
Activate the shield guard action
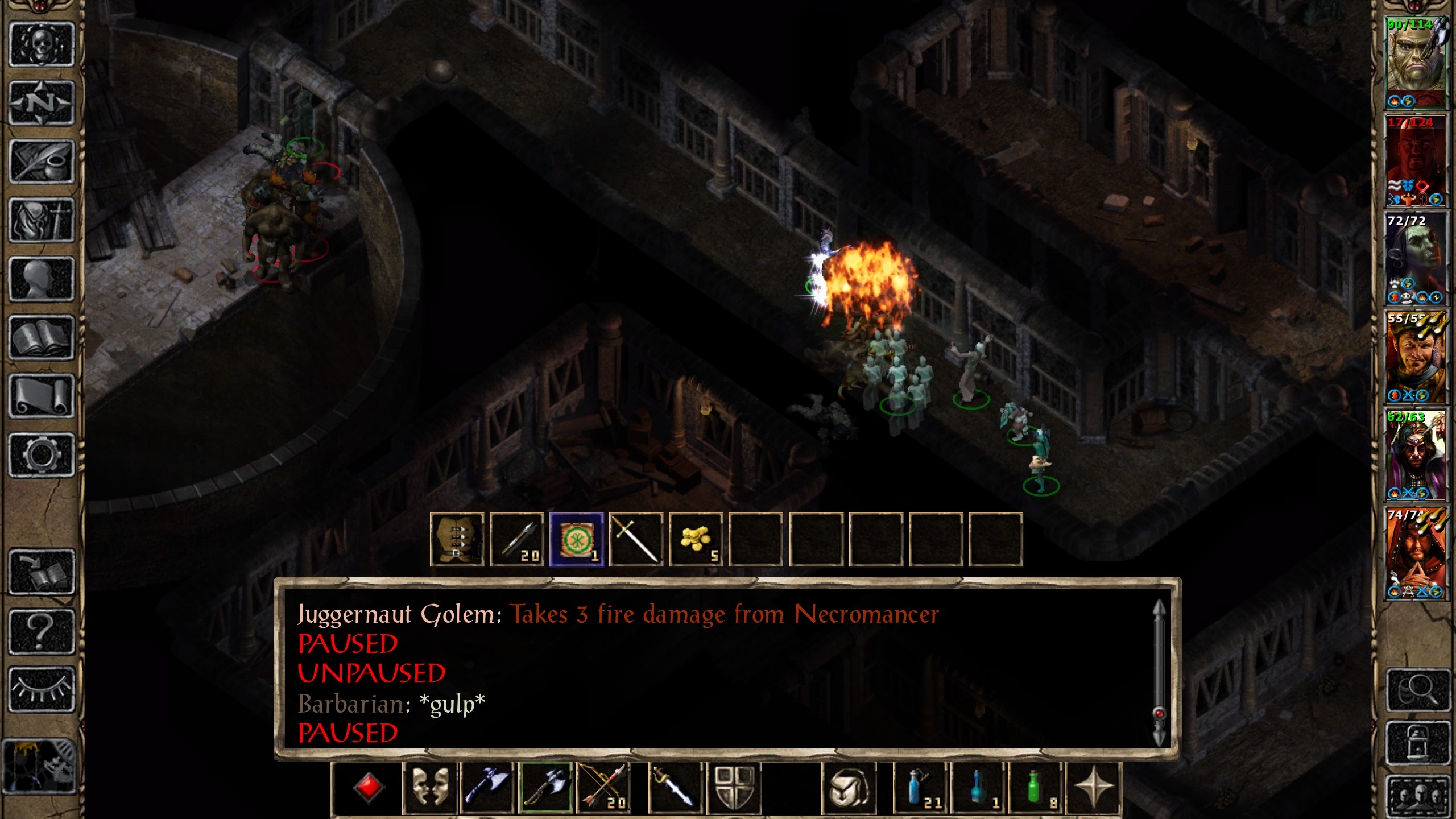click(734, 788)
